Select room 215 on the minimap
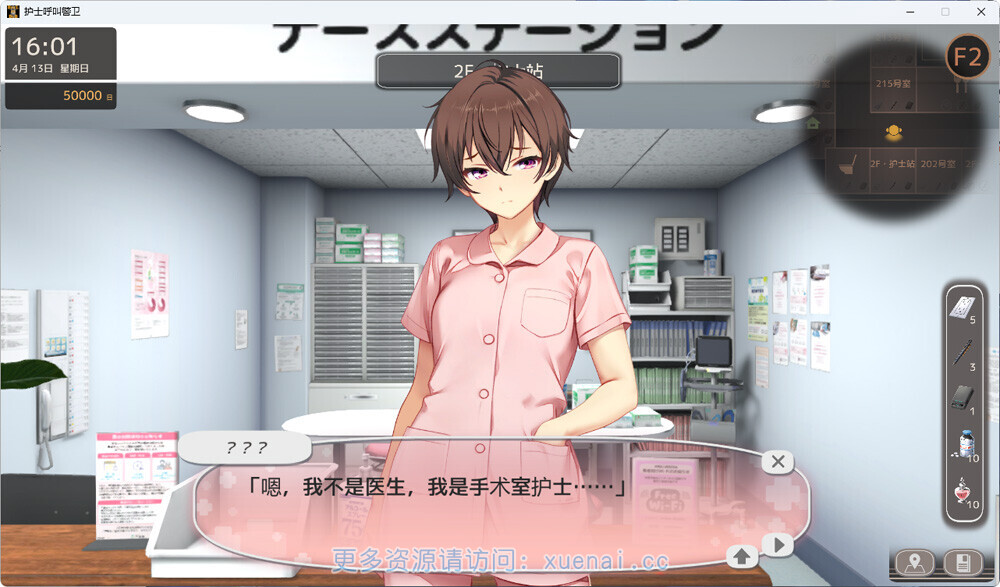Viewport: 1000px width, 587px height. [892, 84]
